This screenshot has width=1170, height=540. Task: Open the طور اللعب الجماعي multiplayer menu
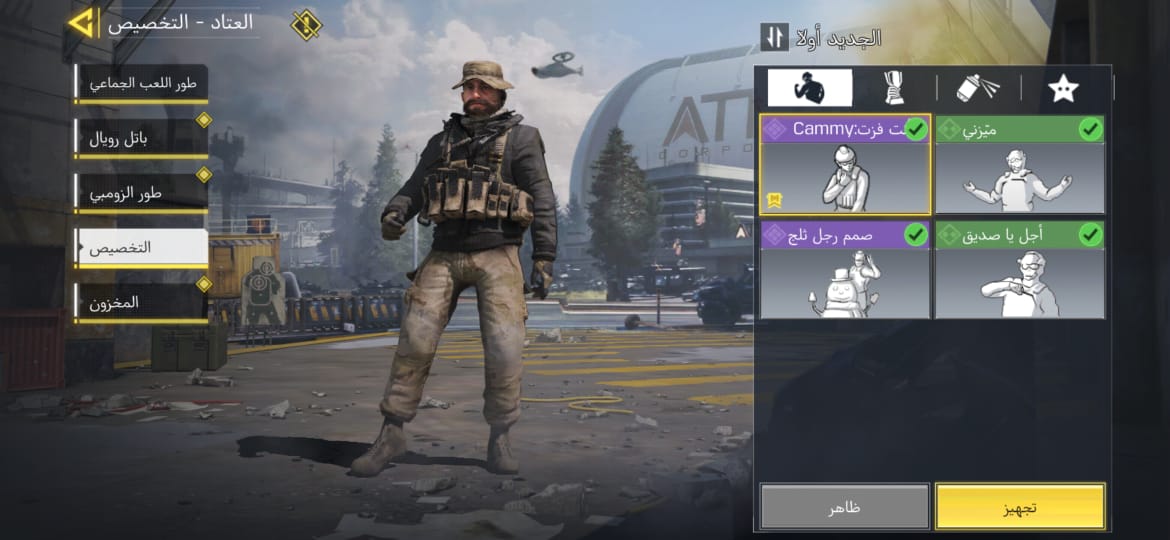(141, 83)
